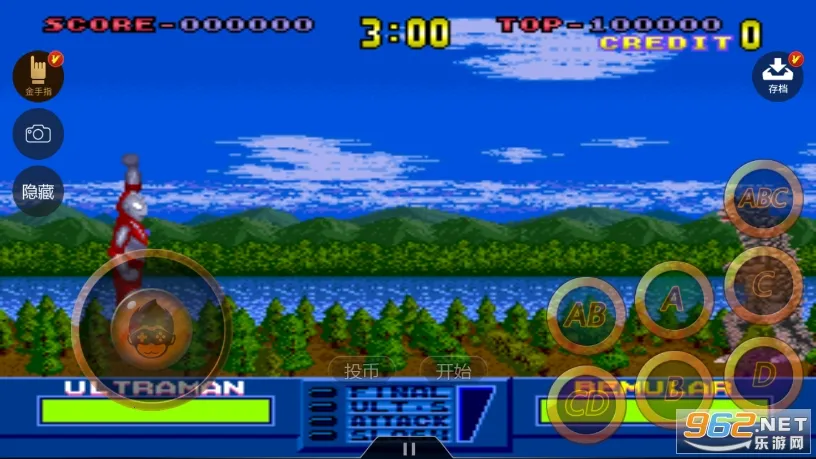
Task: Save the game with 存档 button
Action: [778, 76]
